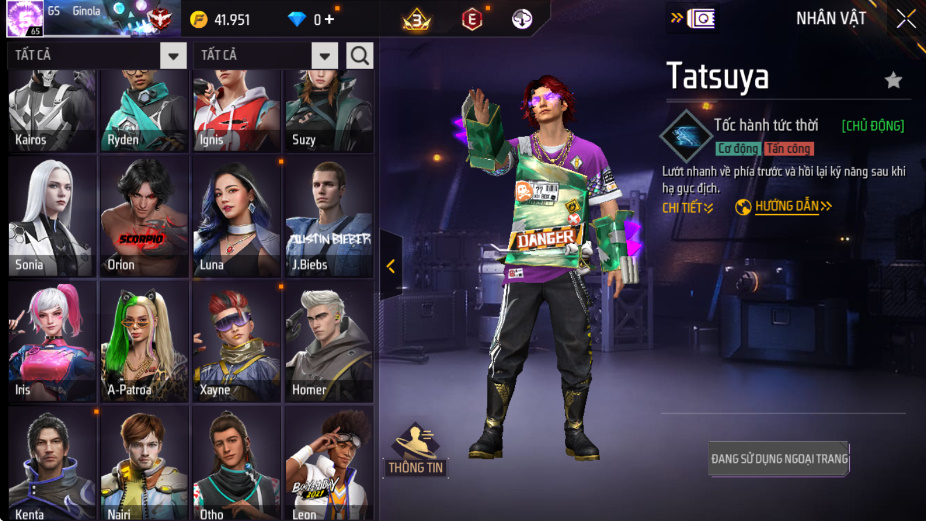Choose the Iris character card
This screenshot has width=926, height=521.
(53, 341)
